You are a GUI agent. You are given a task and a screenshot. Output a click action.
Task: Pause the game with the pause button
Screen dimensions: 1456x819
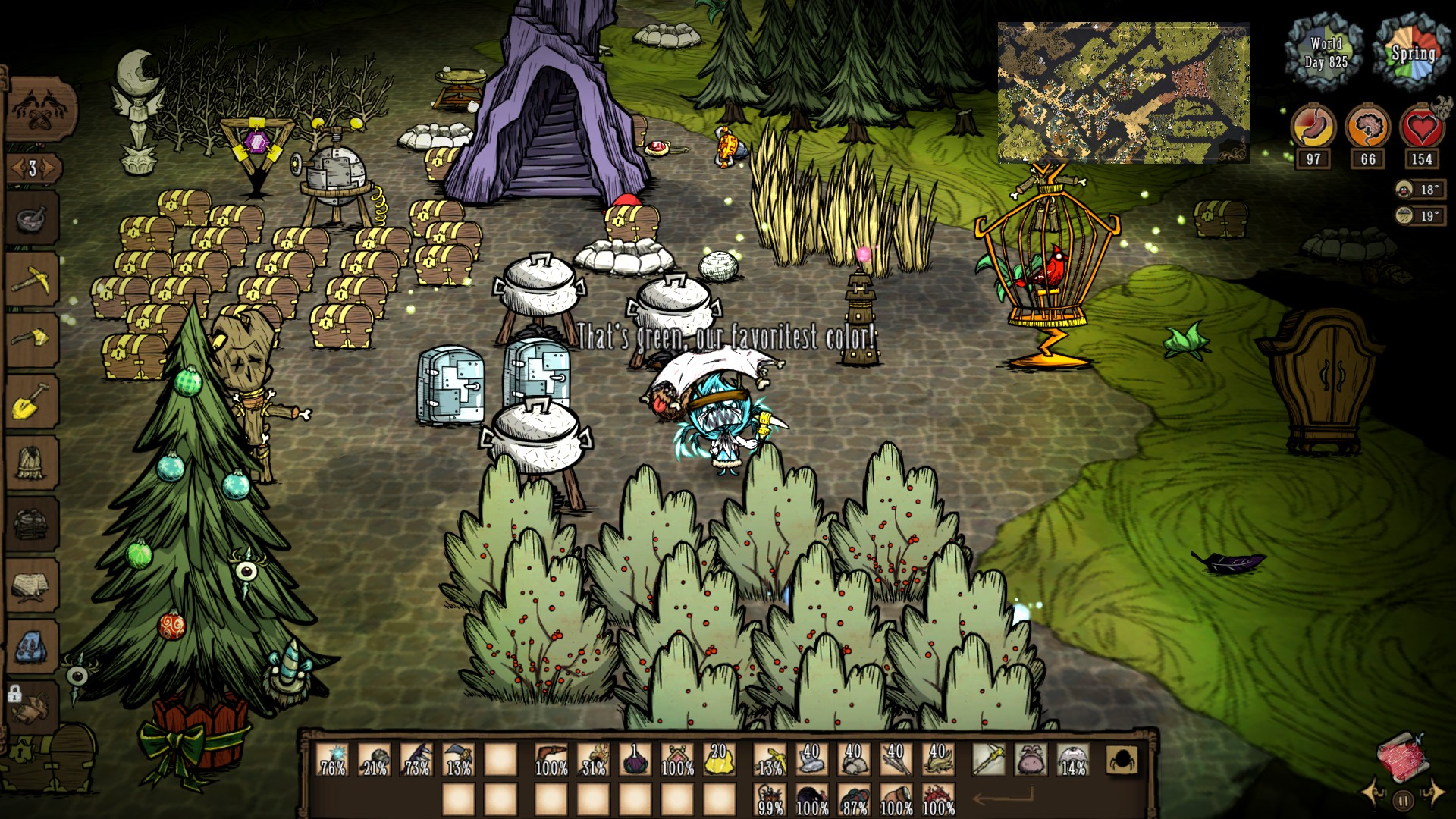pos(1403,799)
